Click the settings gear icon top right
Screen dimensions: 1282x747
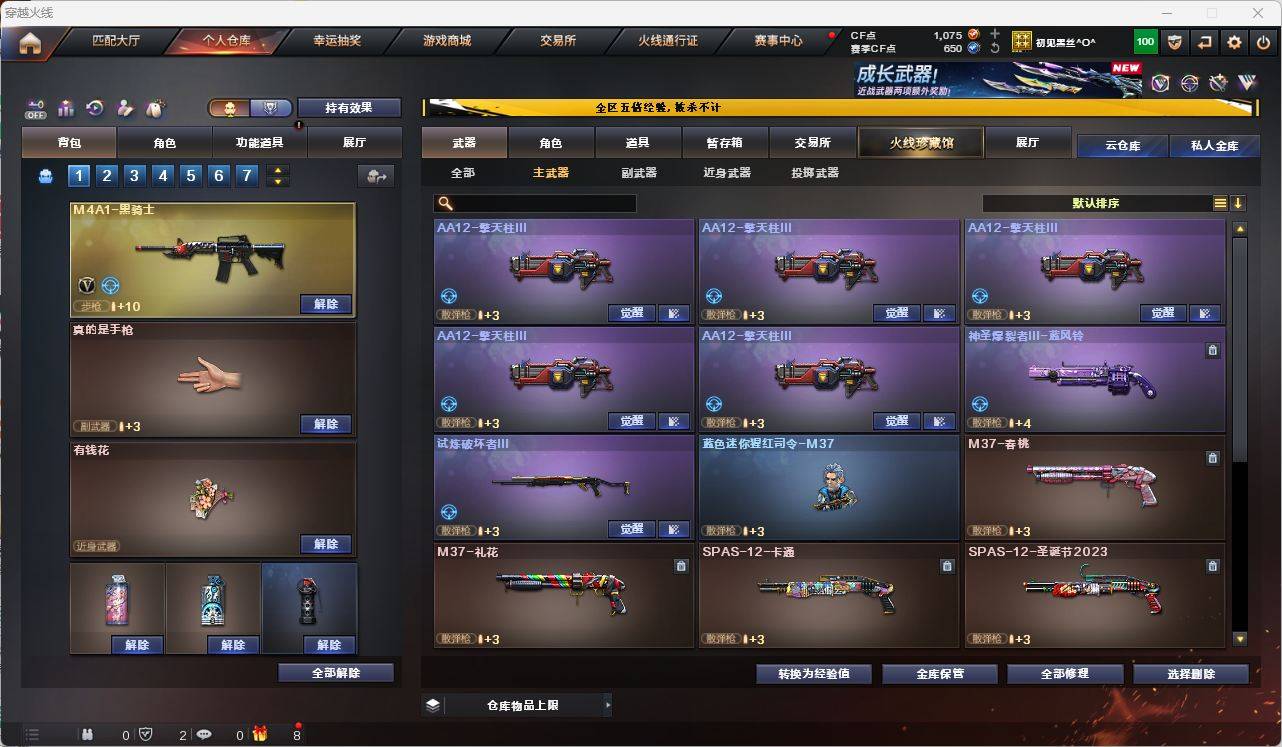click(x=1233, y=41)
